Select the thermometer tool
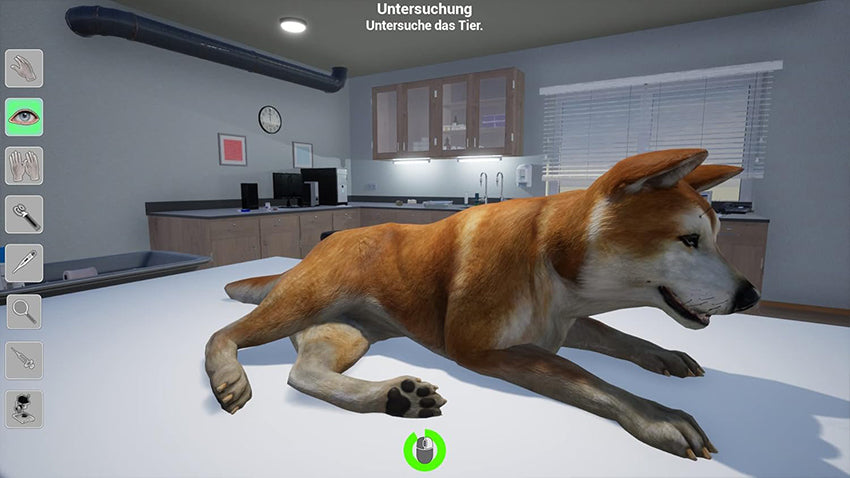 24,262
